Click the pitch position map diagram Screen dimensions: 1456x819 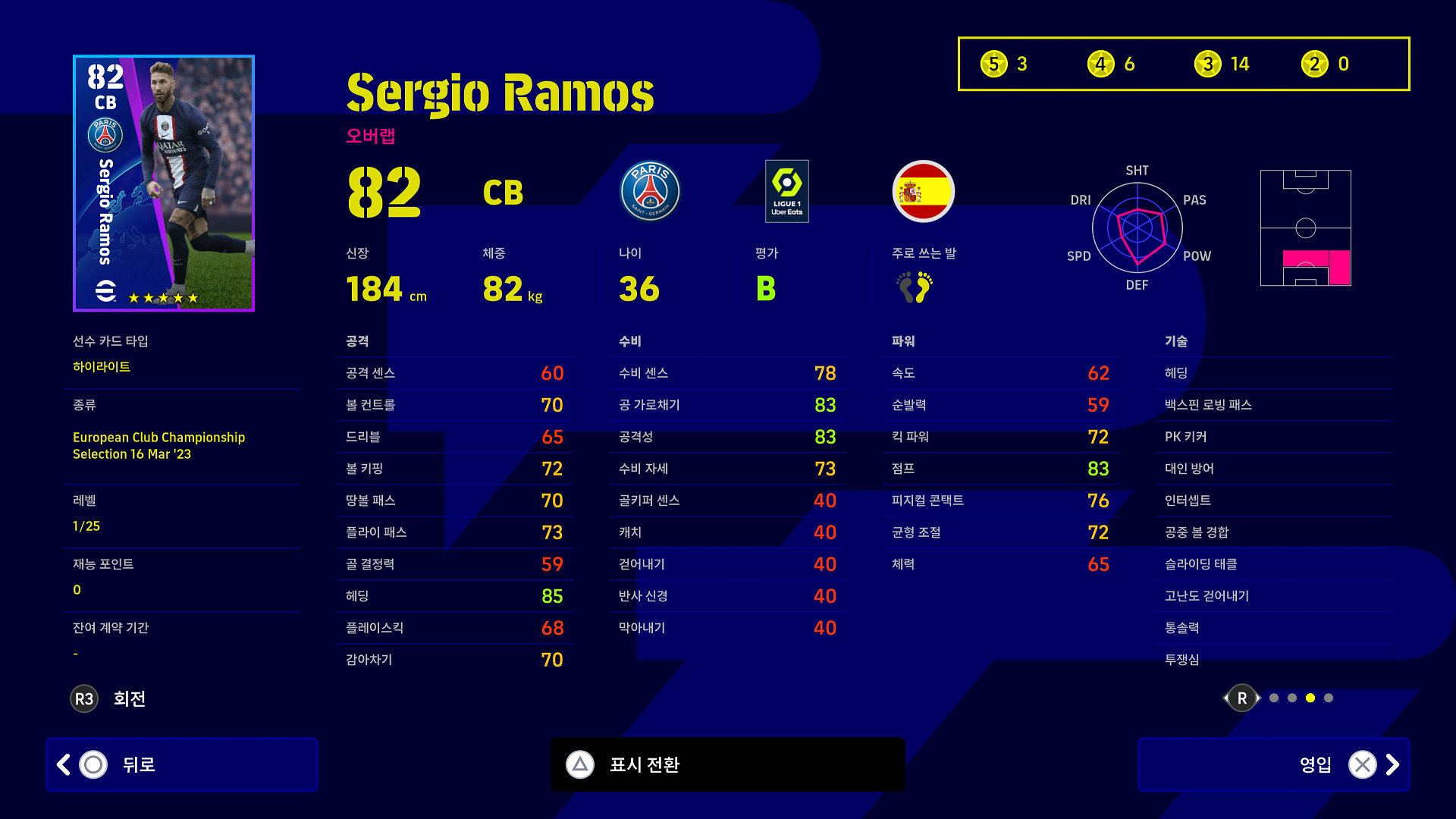[x=1305, y=227]
